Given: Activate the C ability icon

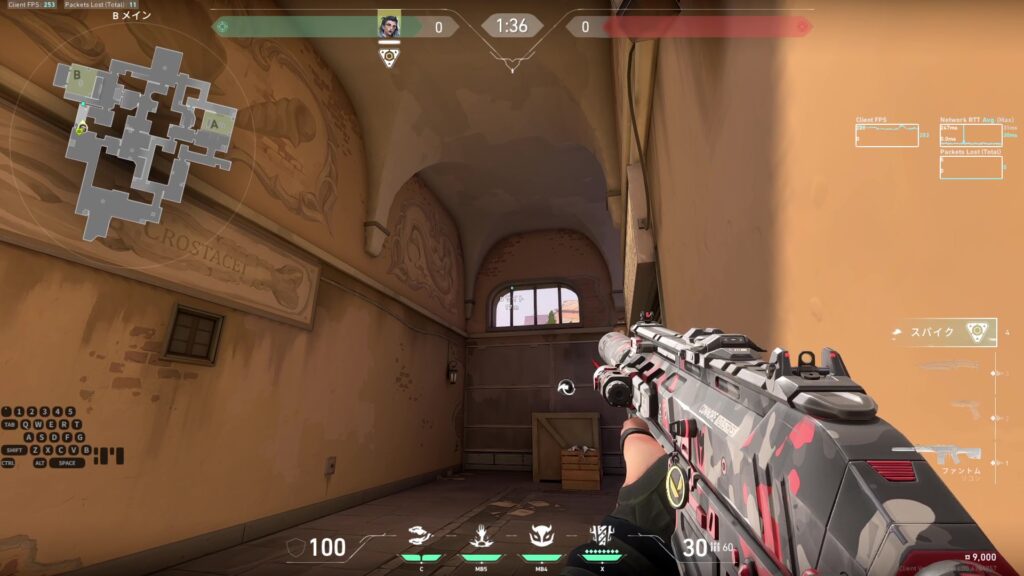Looking at the screenshot, I should click(422, 536).
